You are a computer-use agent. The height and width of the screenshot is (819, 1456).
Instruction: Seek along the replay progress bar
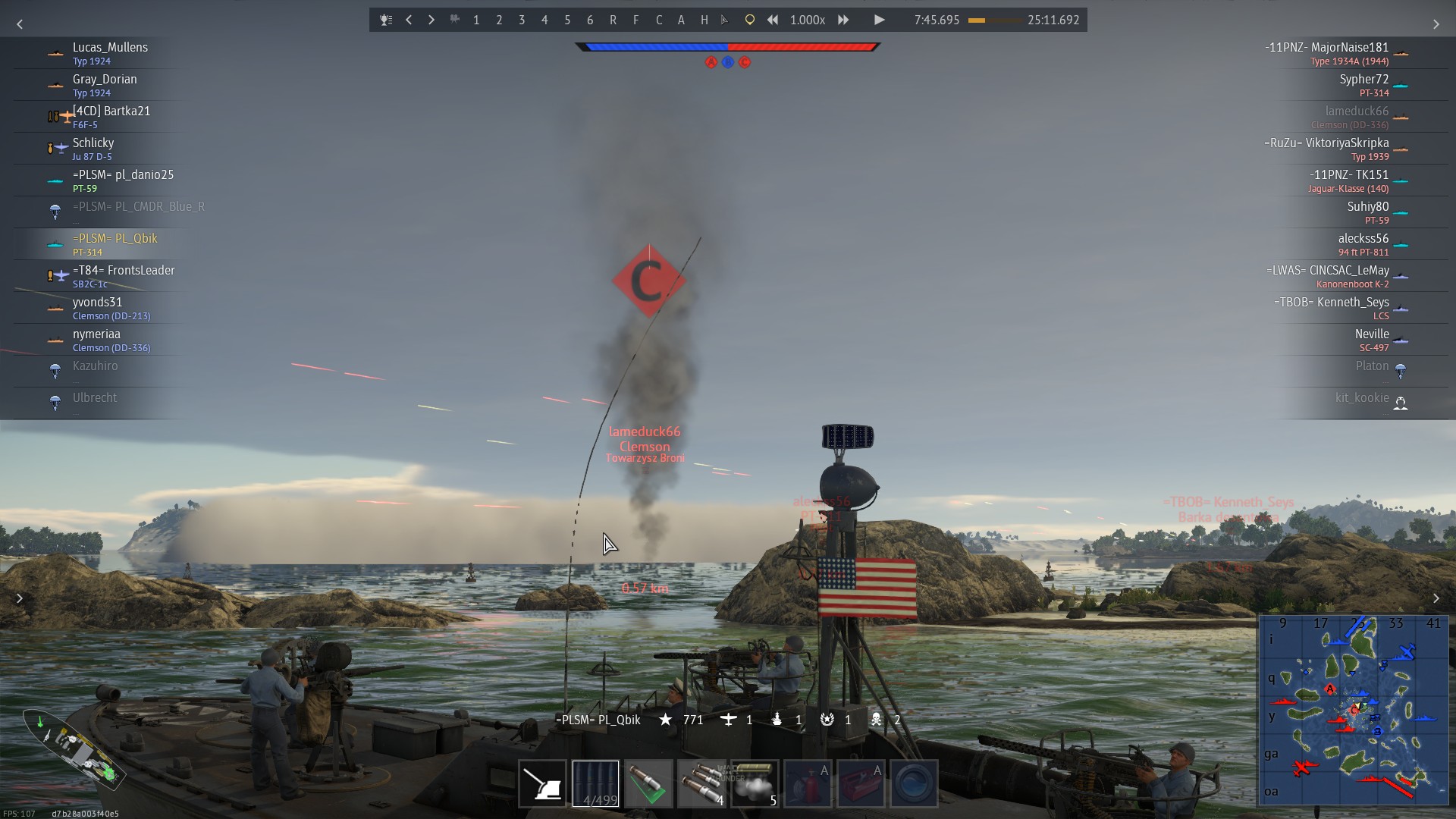tap(993, 20)
